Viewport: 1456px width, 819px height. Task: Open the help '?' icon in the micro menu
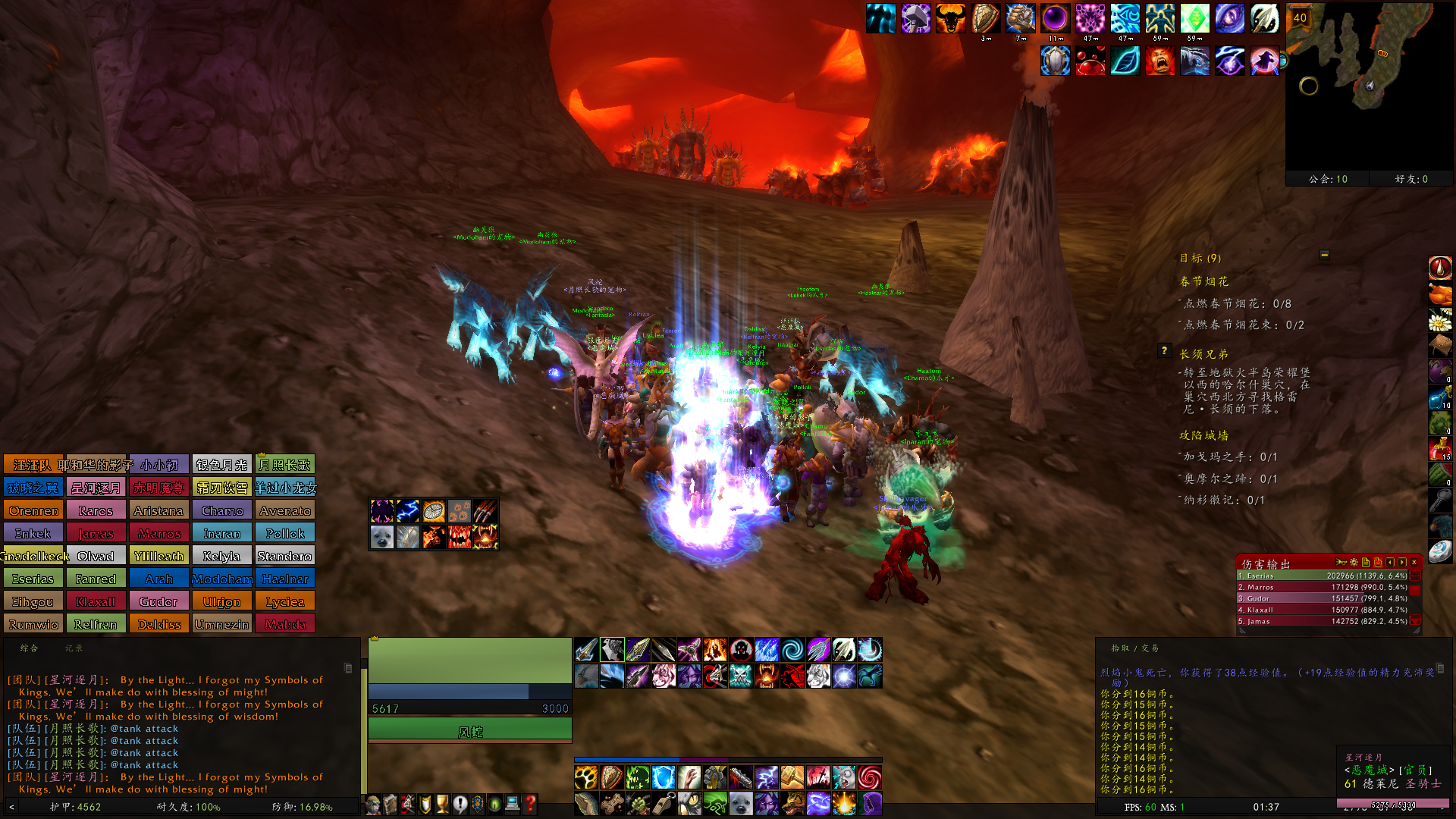click(531, 805)
